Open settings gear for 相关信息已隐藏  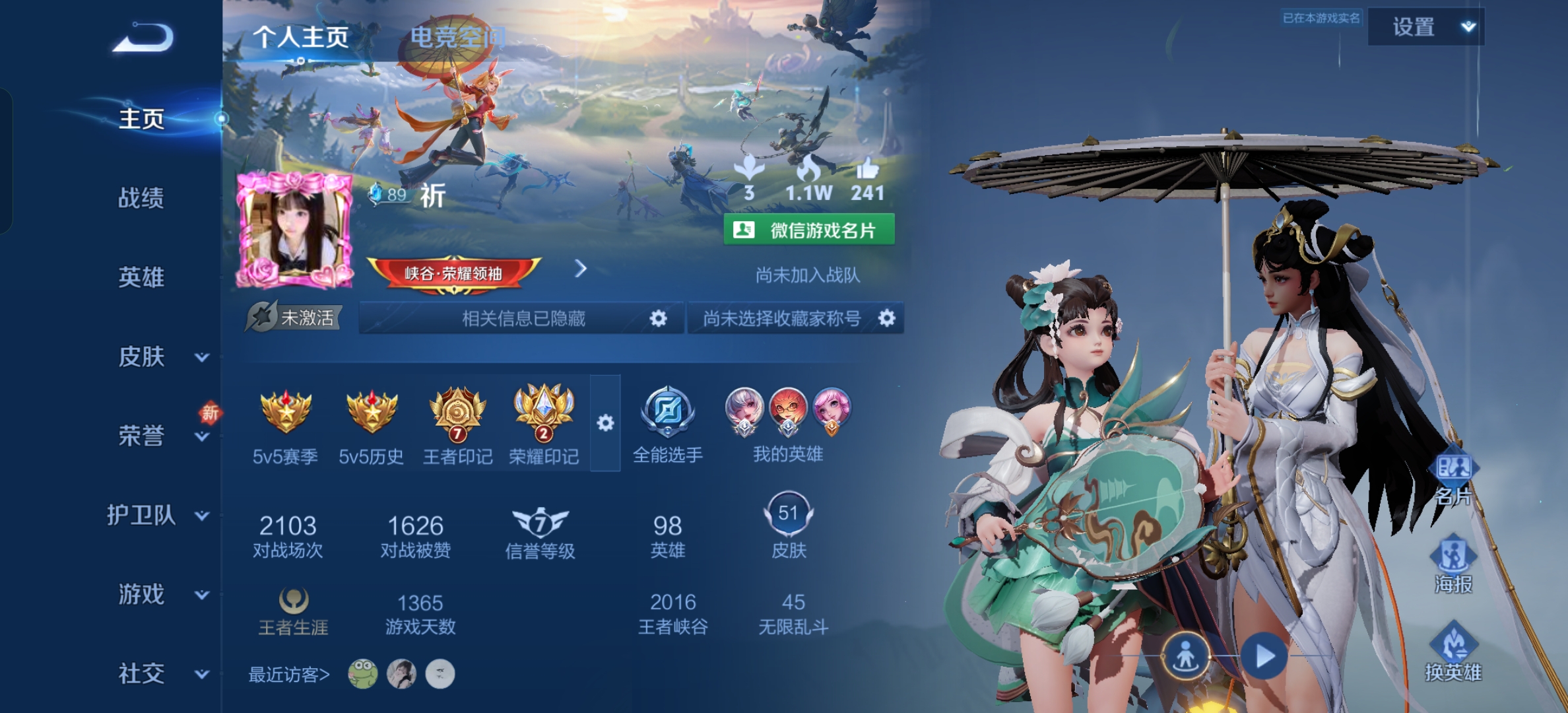[x=658, y=319]
